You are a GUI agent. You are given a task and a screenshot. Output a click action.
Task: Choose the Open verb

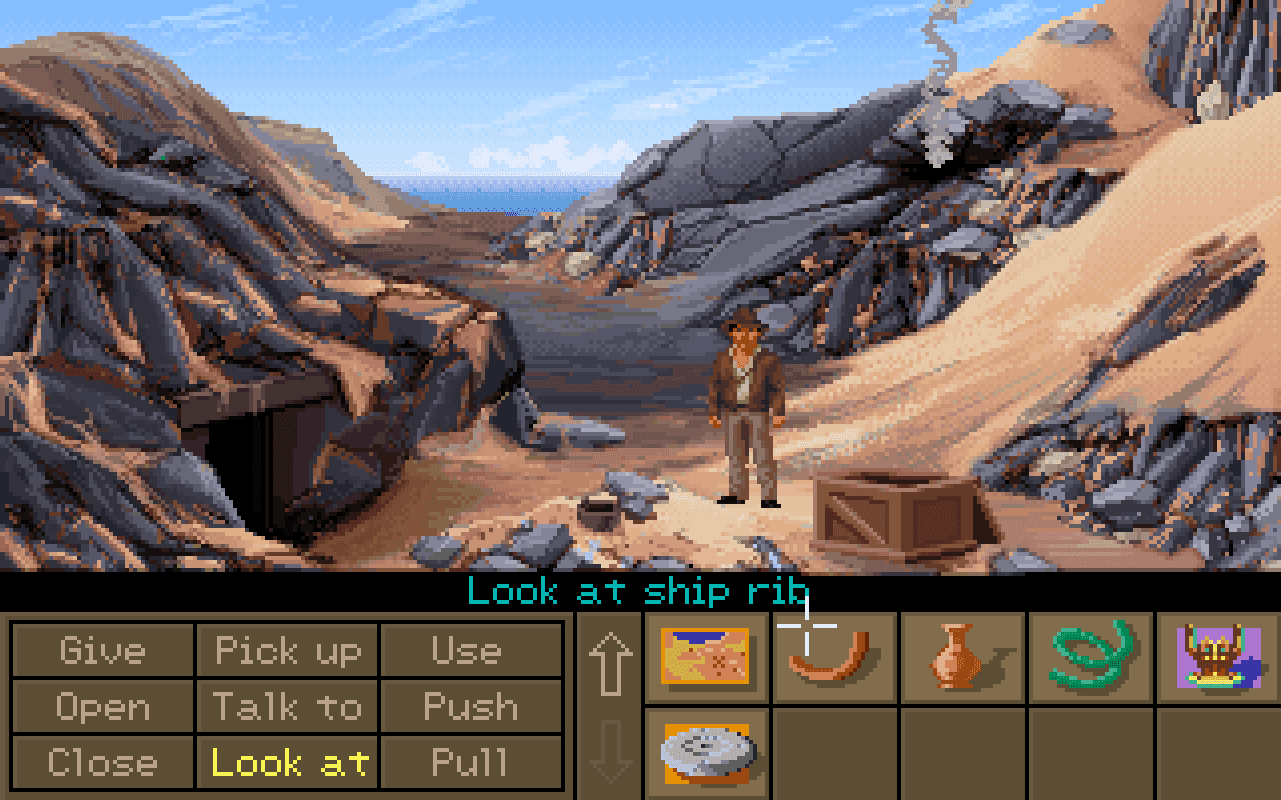tap(104, 707)
